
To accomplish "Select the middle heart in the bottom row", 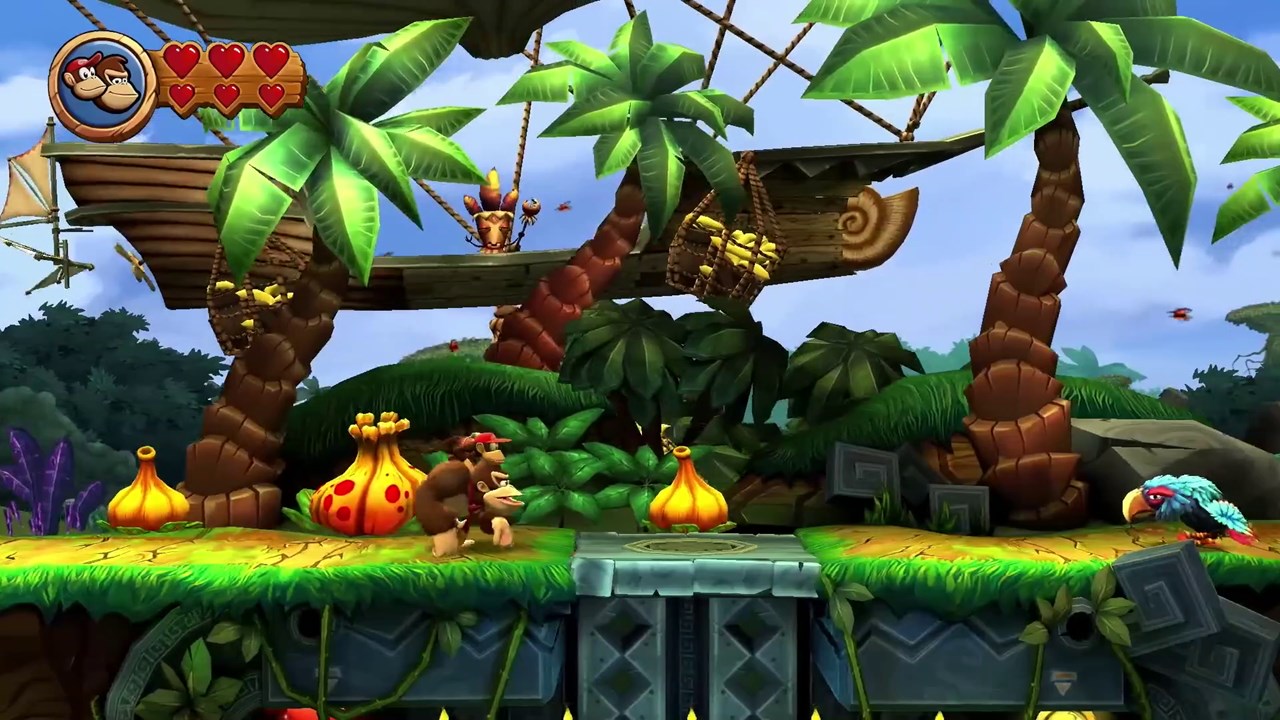I will tap(227, 97).
